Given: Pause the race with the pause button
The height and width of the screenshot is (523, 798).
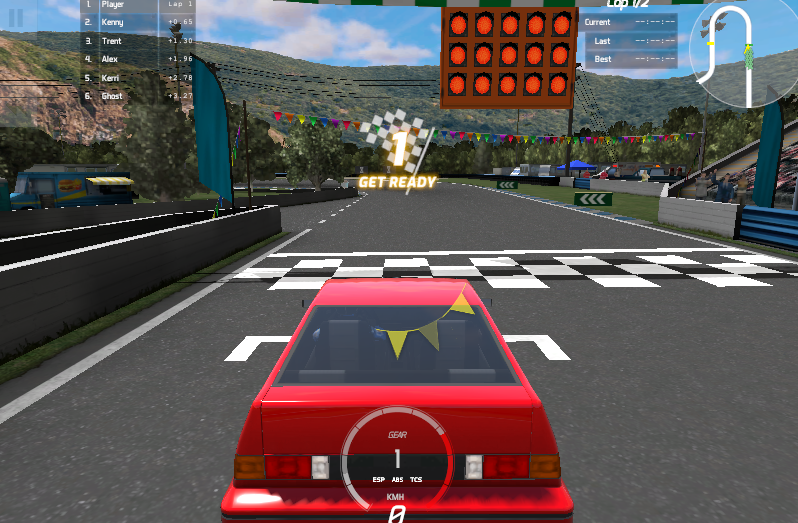Looking at the screenshot, I should (x=16, y=19).
